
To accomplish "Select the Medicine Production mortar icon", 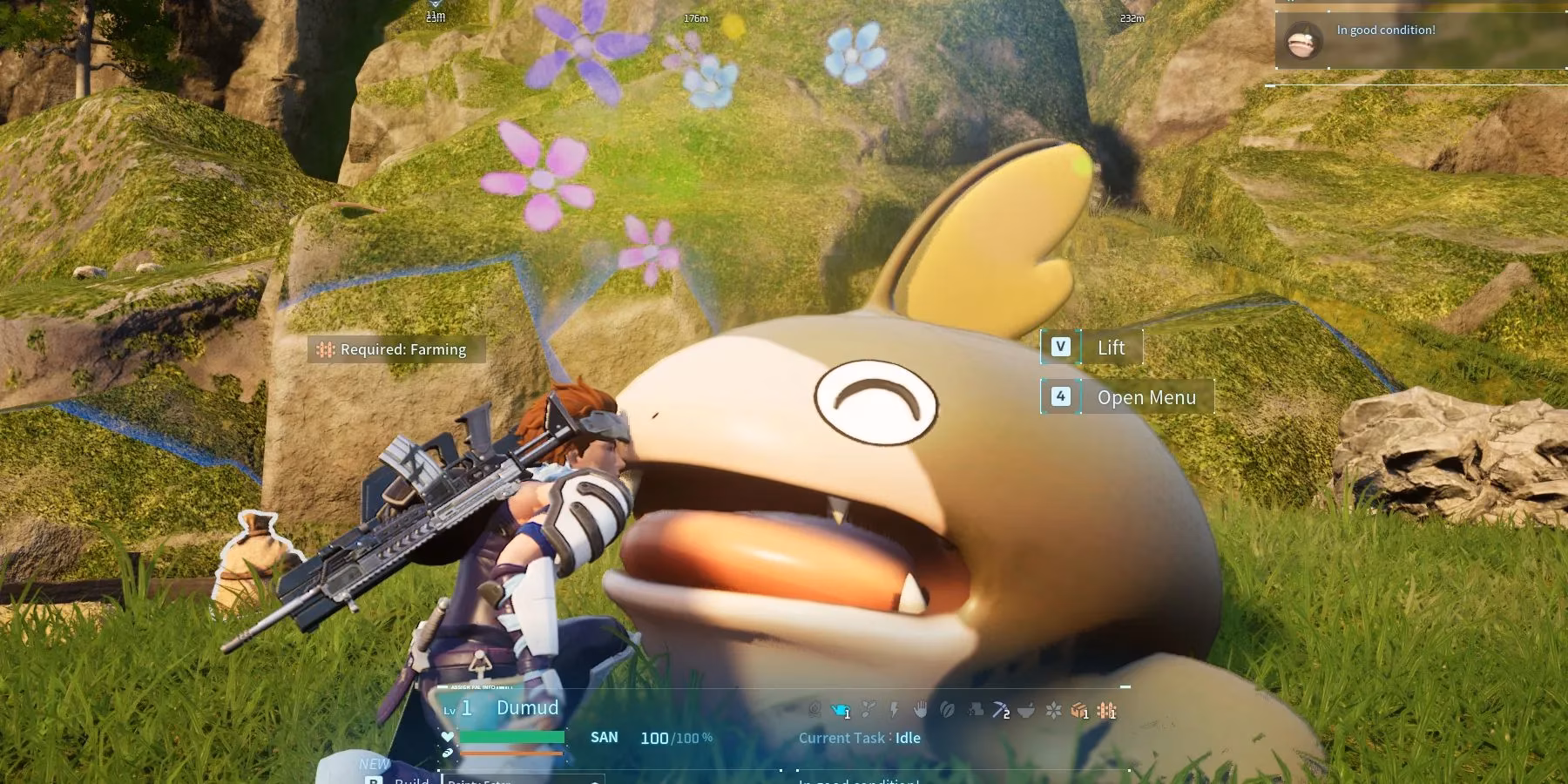I will click(1026, 711).
